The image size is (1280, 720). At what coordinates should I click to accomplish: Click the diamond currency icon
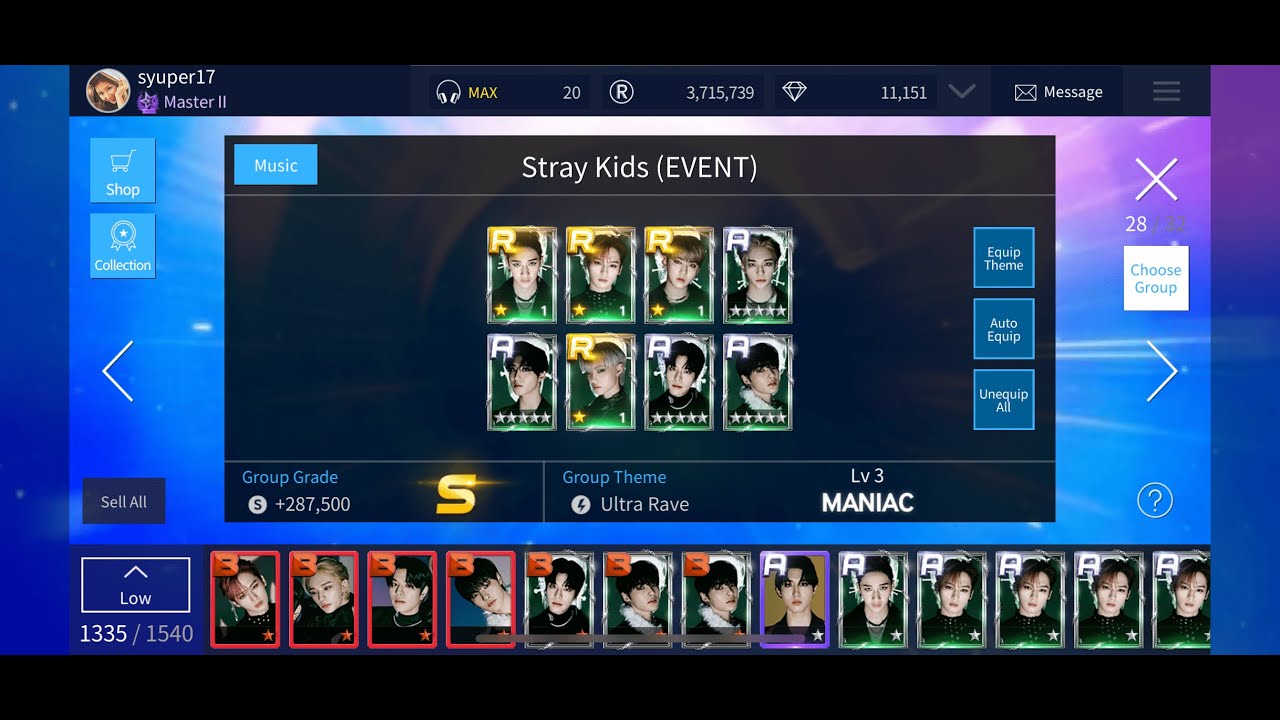[794, 91]
